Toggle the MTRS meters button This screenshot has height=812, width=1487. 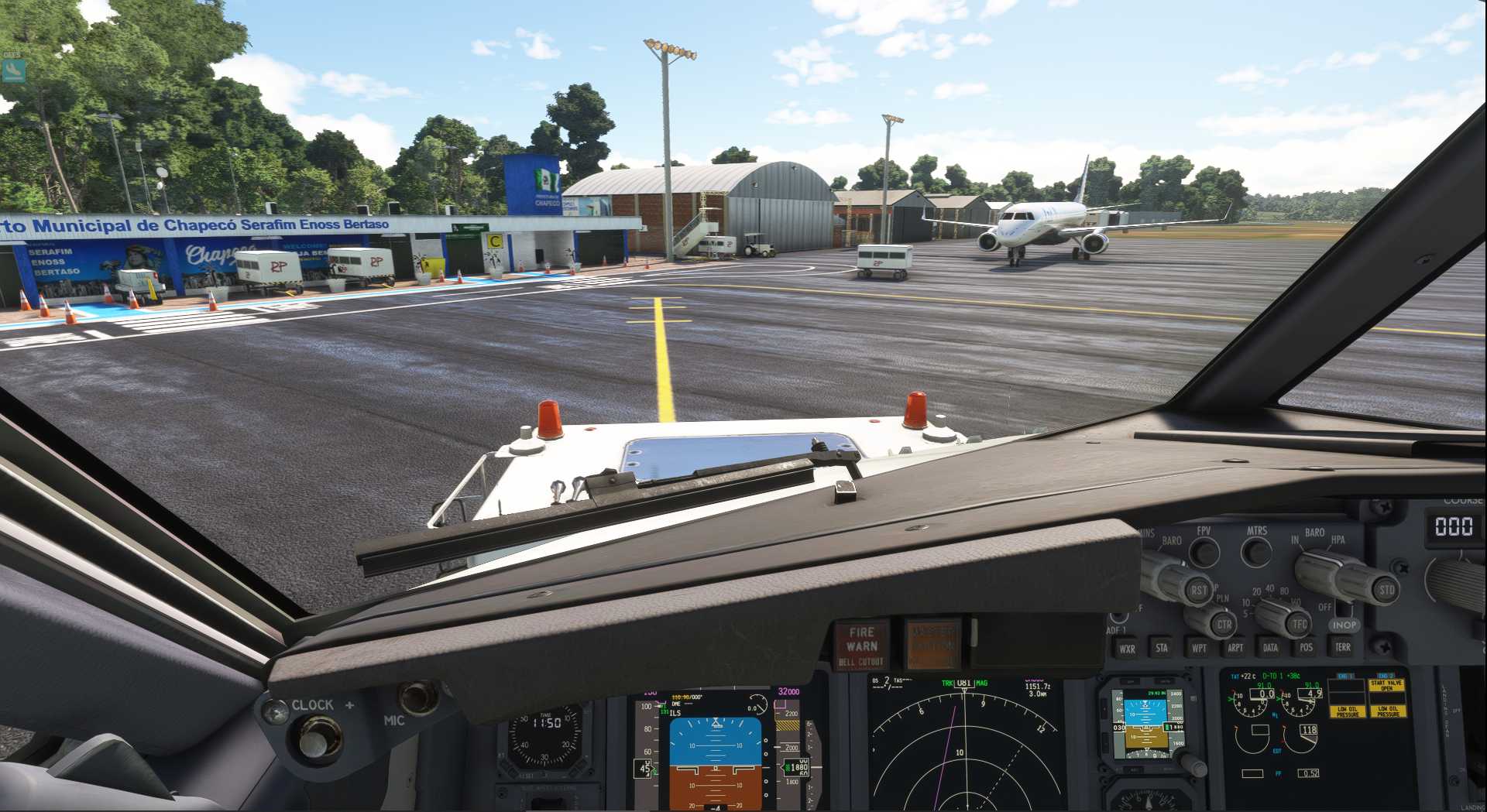click(x=1256, y=553)
